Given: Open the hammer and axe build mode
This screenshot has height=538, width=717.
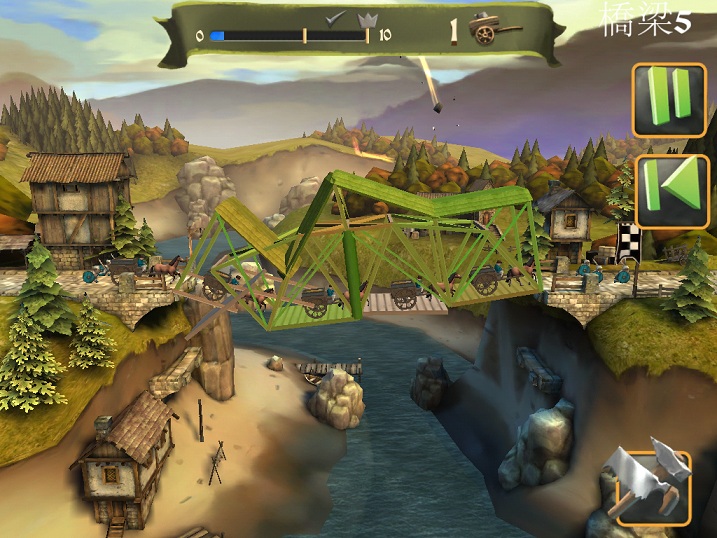Looking at the screenshot, I should click(x=652, y=487).
